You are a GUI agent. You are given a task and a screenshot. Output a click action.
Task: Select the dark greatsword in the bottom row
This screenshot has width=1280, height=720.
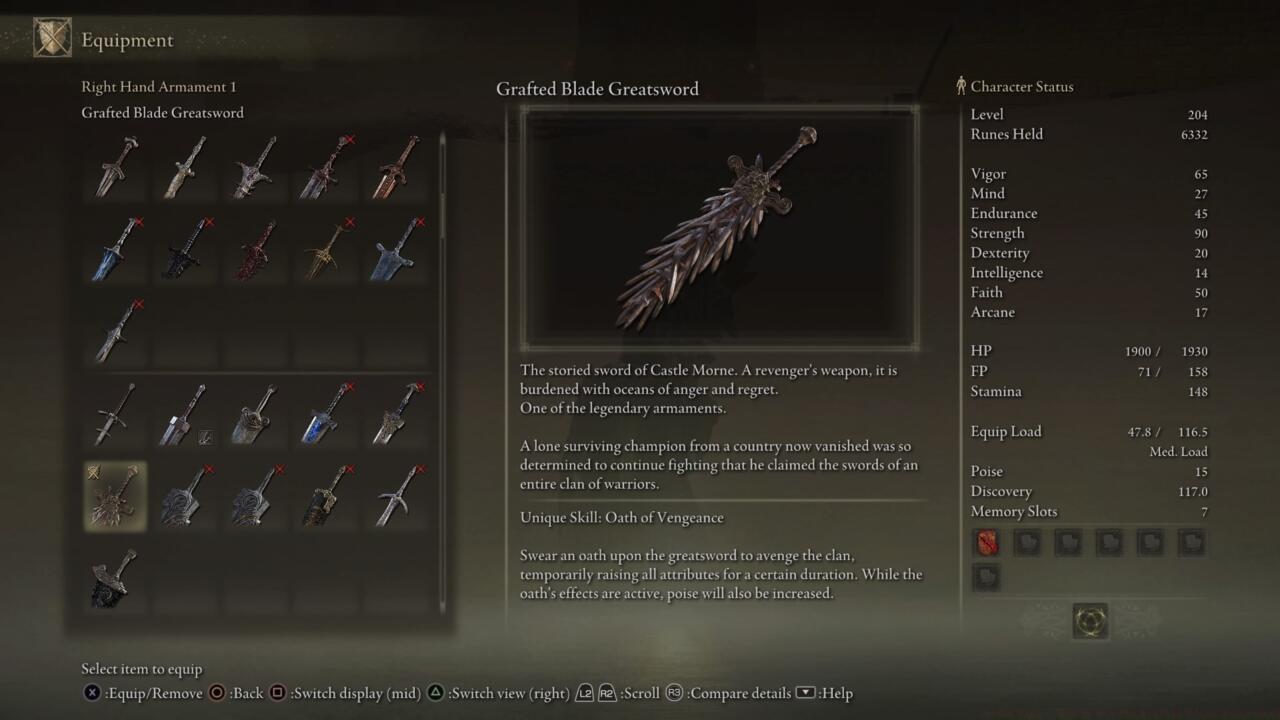pos(114,577)
